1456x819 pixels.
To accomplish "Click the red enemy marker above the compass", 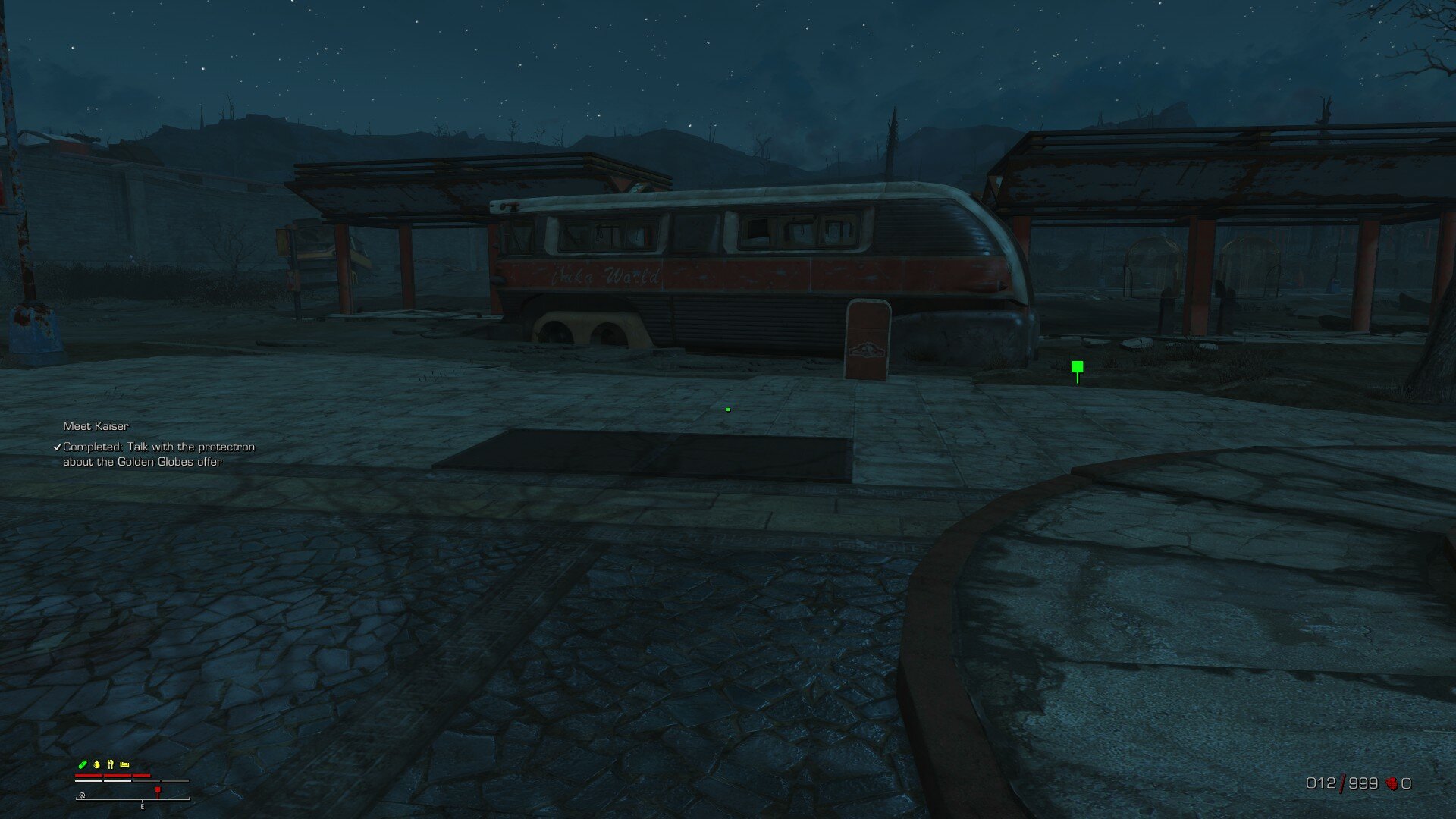I will [x=157, y=789].
